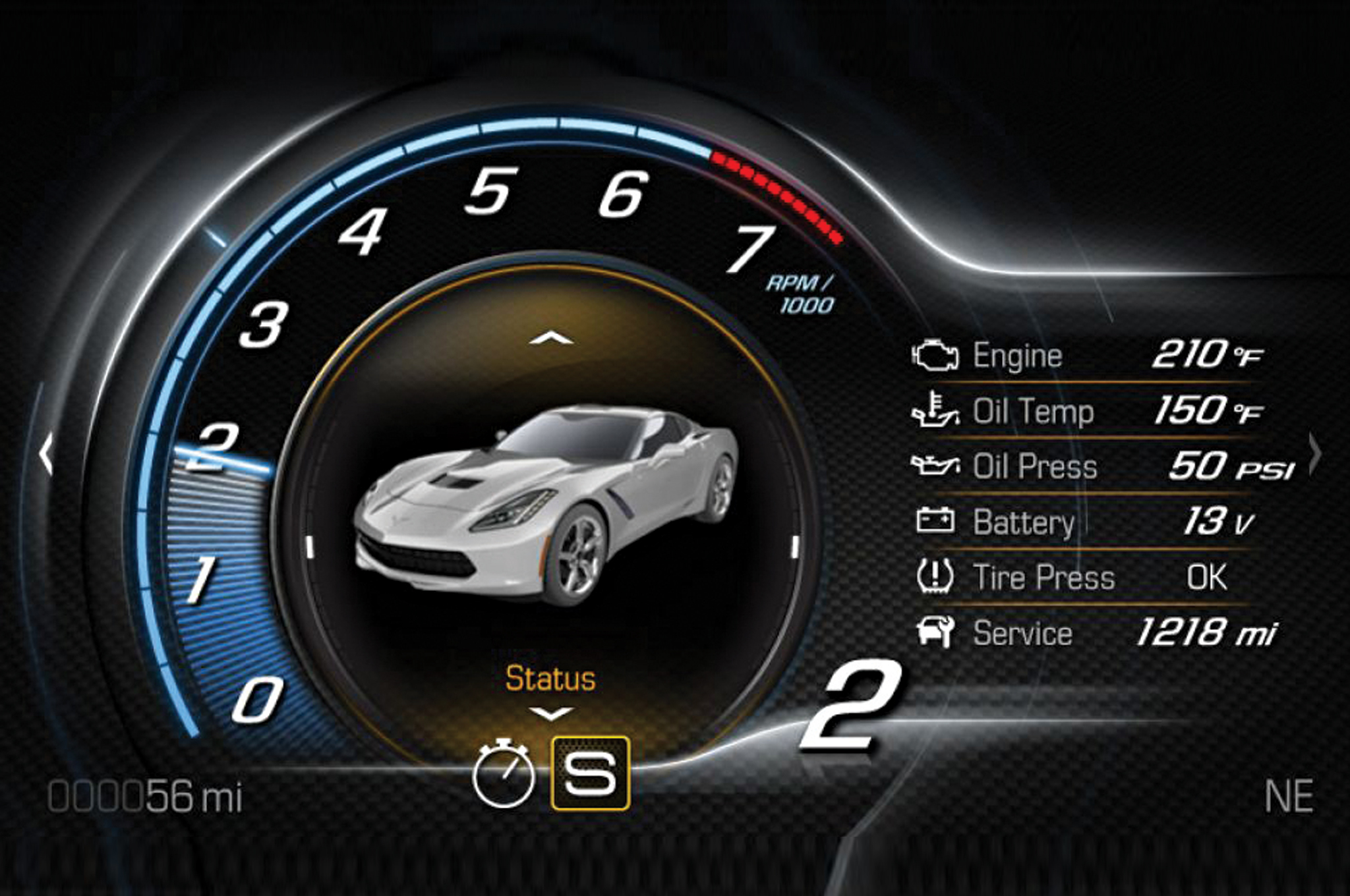1350x896 pixels.
Task: Select the Engine temperature row
Action: [1088, 356]
